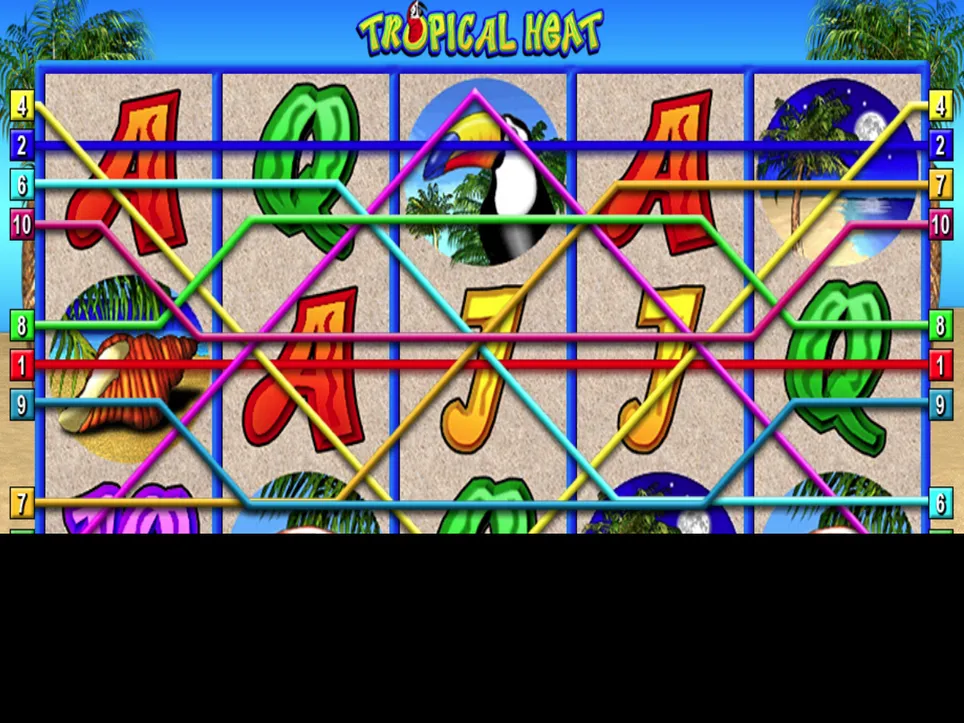Select the payline 6 marker beside marker 2
Screen dimensions: 964x723
[21, 184]
